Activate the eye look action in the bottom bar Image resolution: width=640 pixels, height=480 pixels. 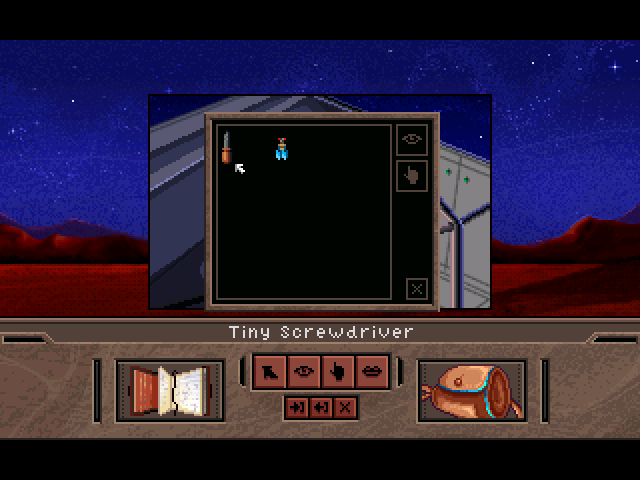point(303,372)
